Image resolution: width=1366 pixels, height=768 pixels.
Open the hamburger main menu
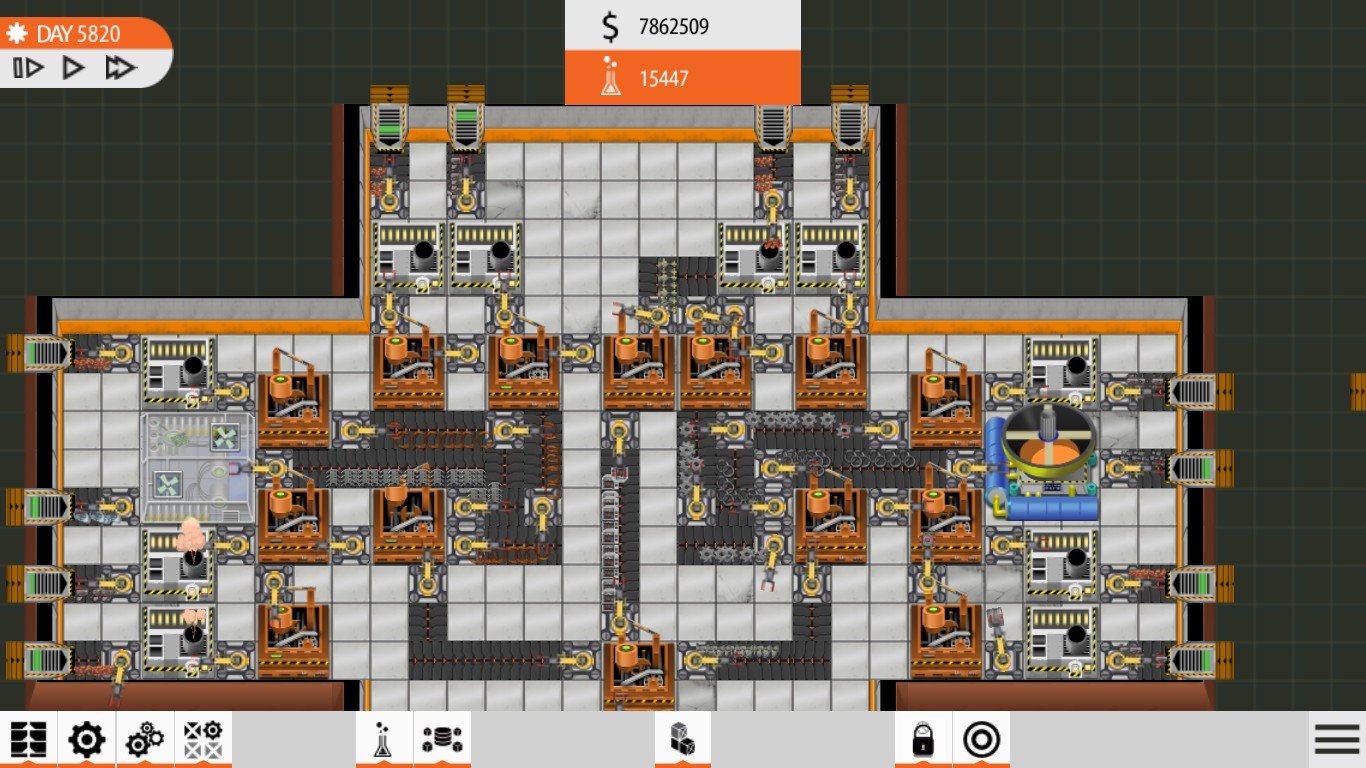point(1337,740)
